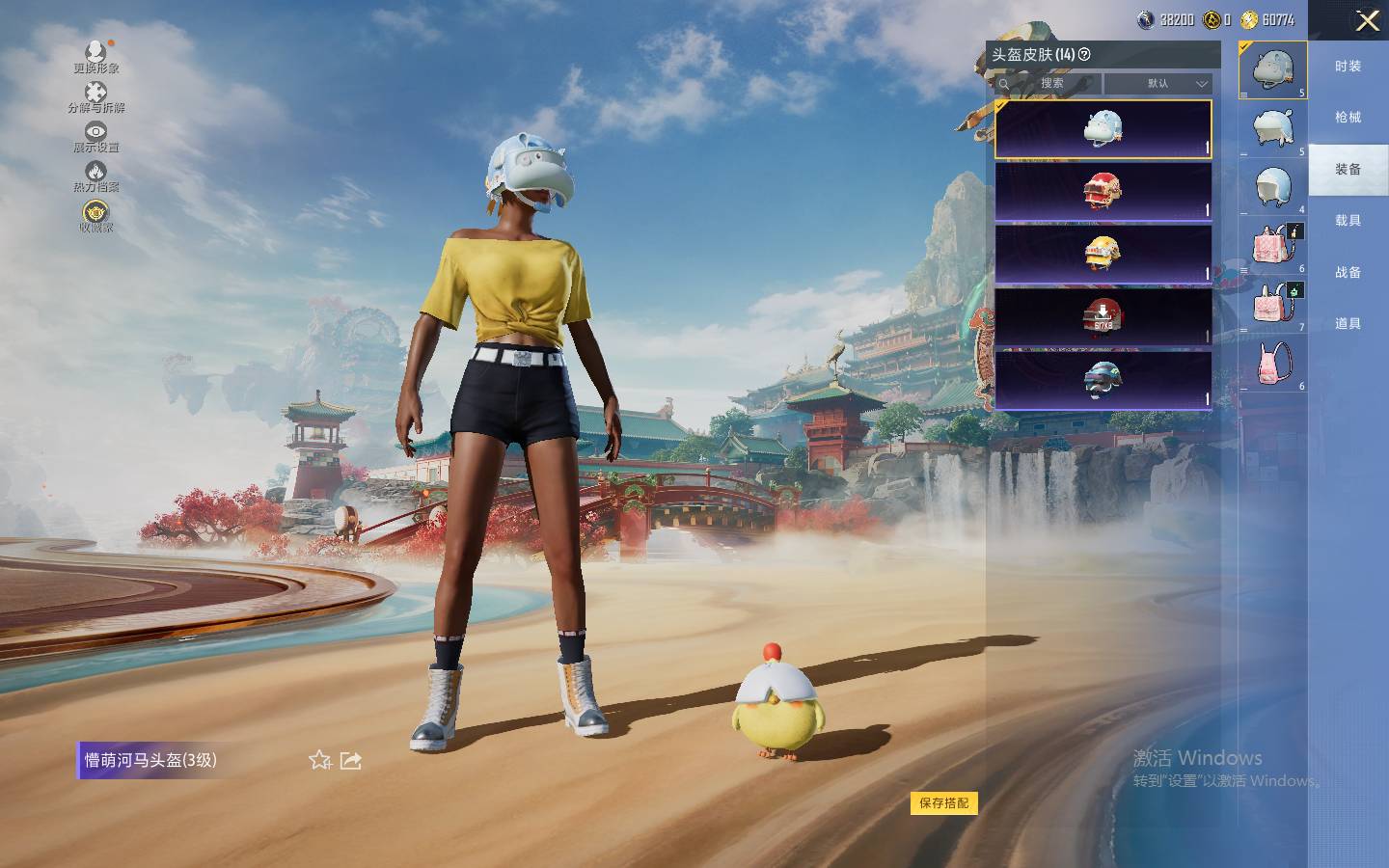The image size is (1389, 868).
Task: Open 更换形象 to change appearance
Action: click(95, 56)
